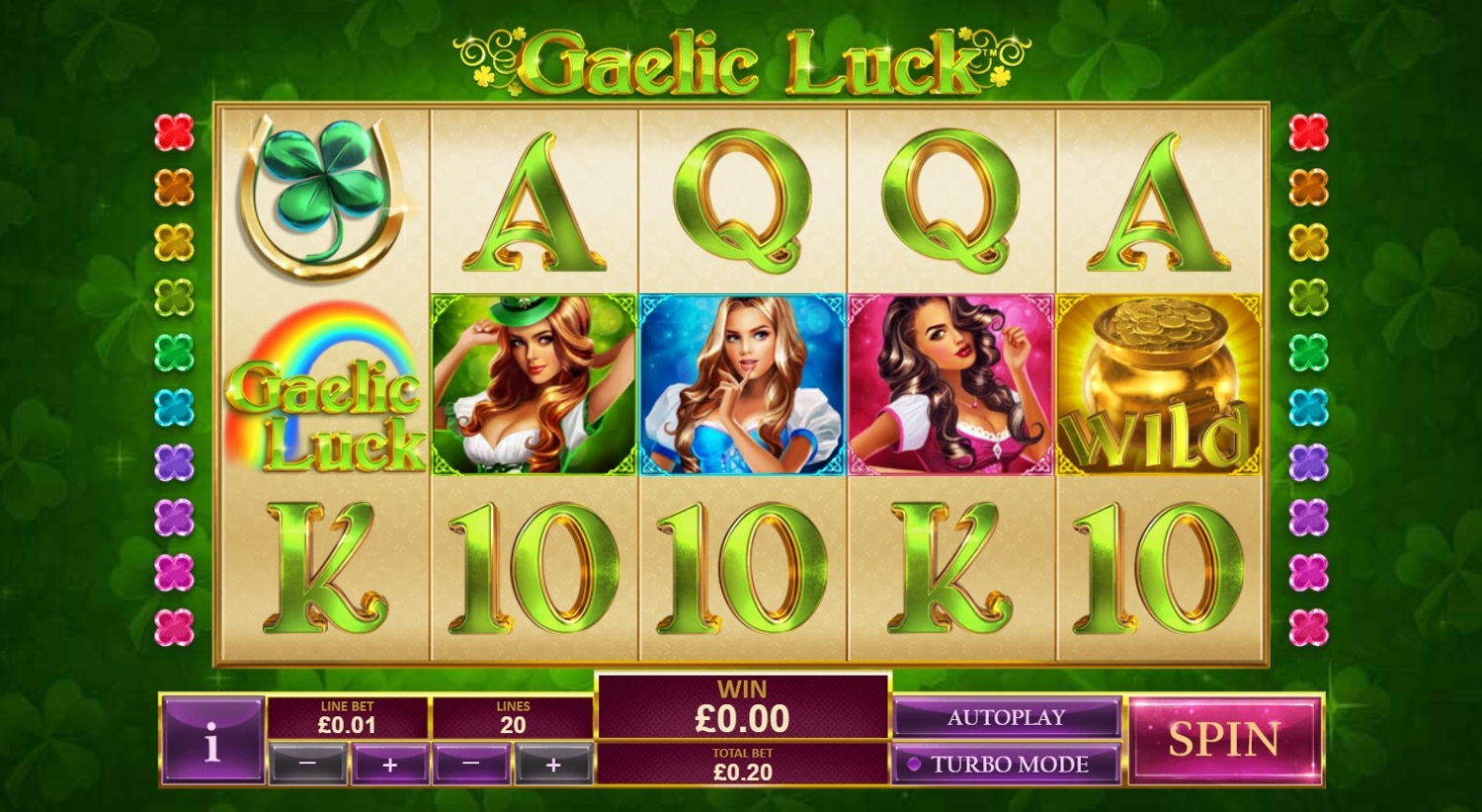Increase the line bet amount
1482x812 pixels.
tap(389, 765)
